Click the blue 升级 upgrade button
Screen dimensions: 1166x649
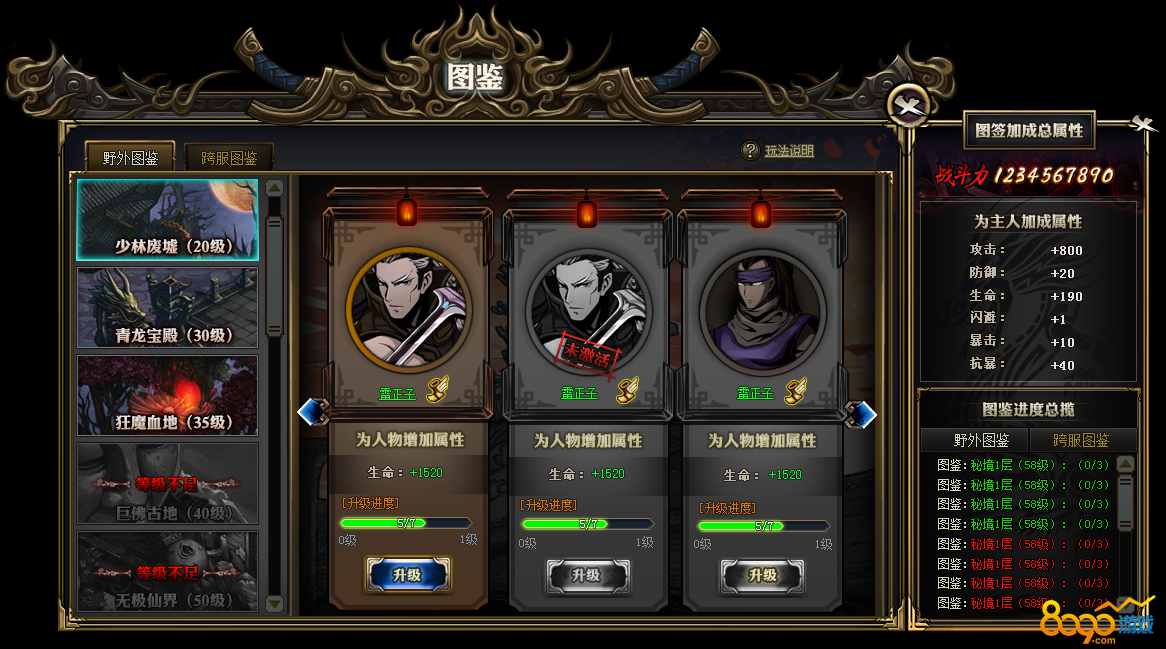click(x=408, y=575)
